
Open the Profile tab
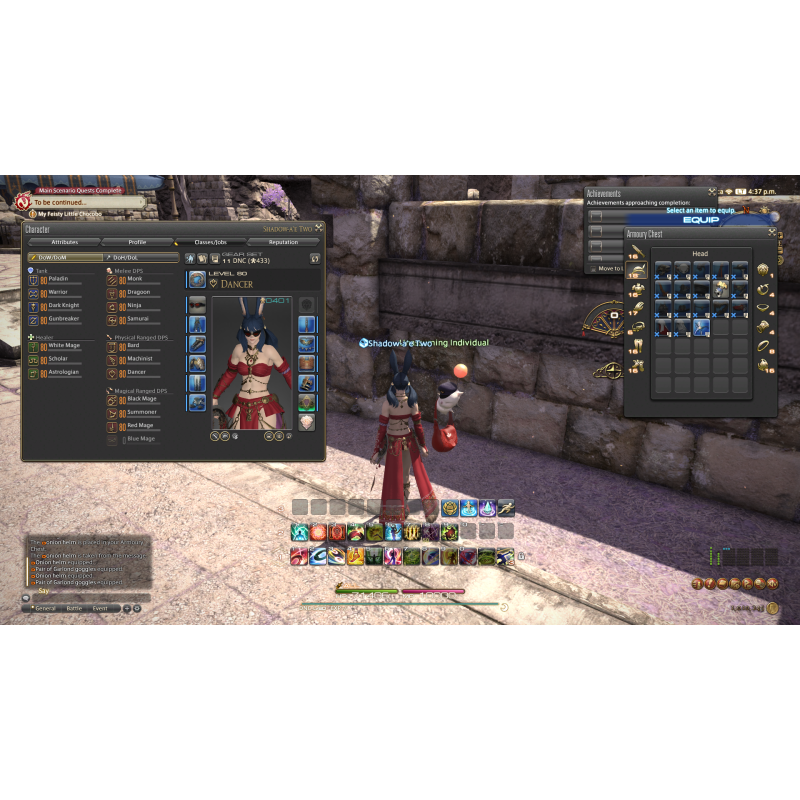tap(137, 242)
